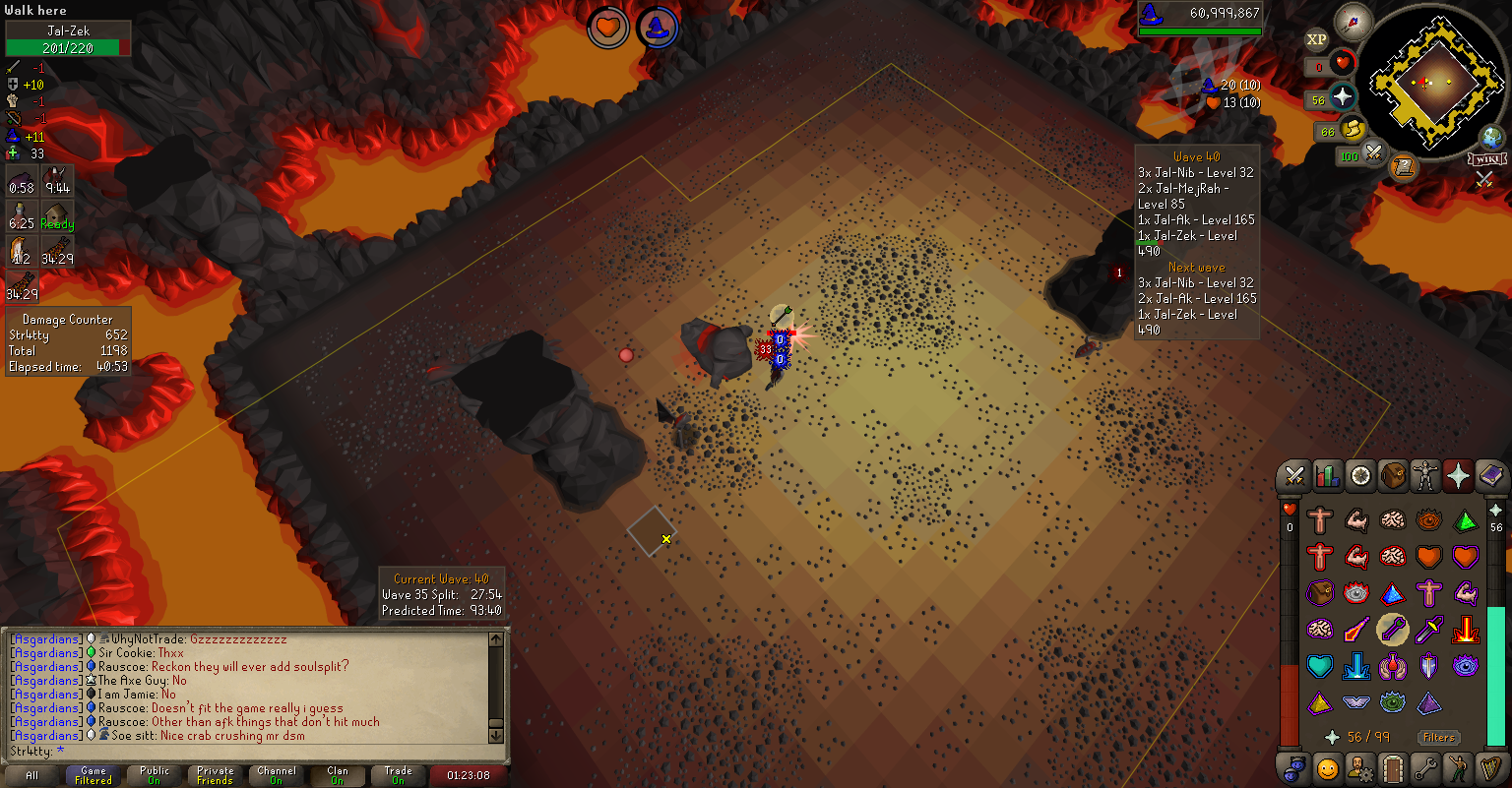1512x788 pixels.
Task: Open the Spellbook tab
Action: click(x=1490, y=476)
